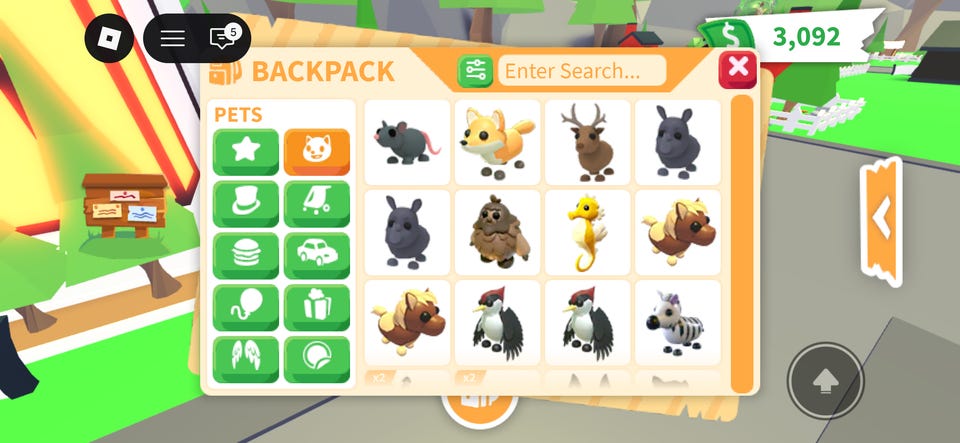Switch to the balloon toys category
This screenshot has width=960, height=443.
(246, 308)
